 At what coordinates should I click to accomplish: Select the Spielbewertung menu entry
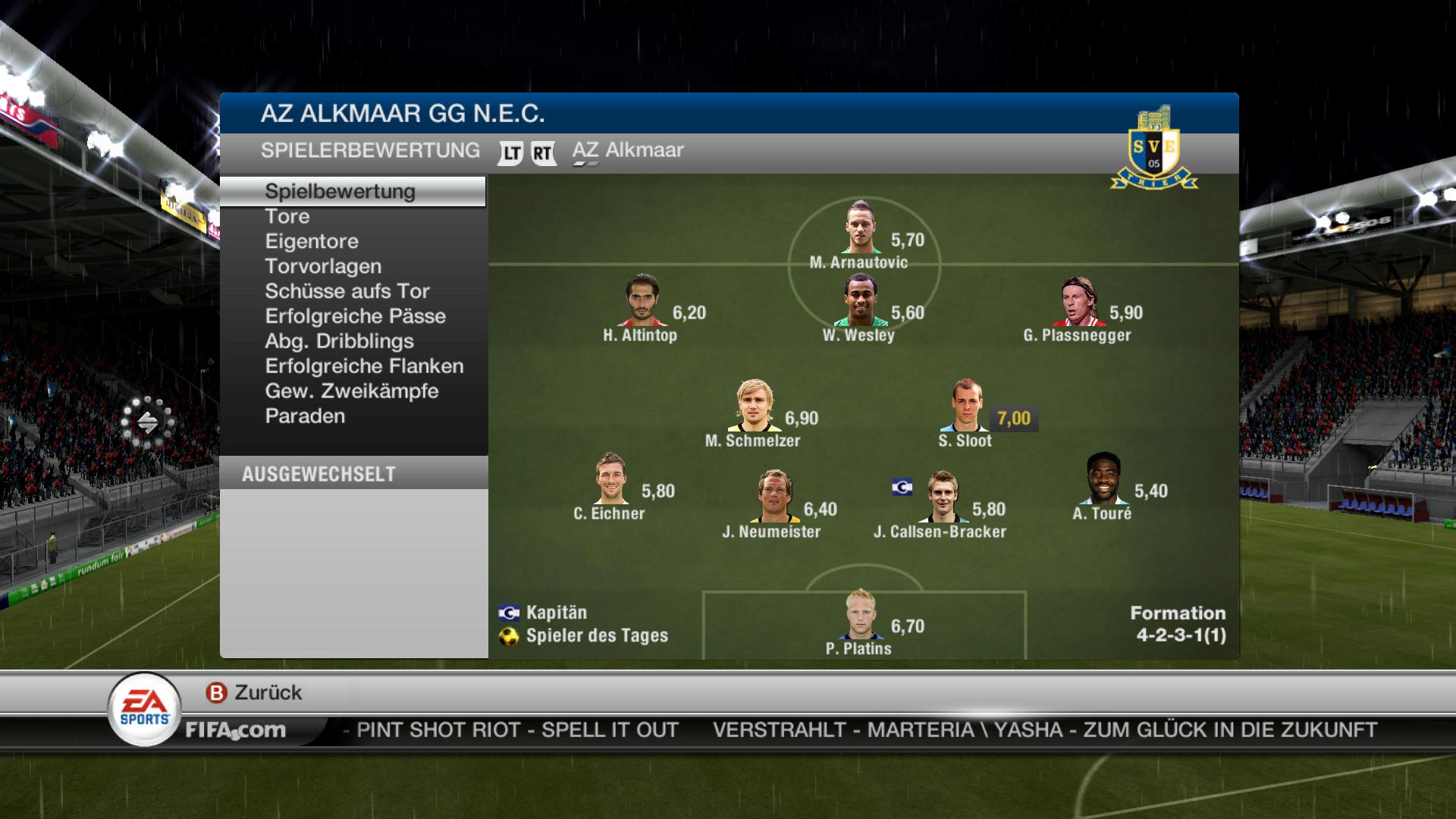pyautogui.click(x=340, y=191)
